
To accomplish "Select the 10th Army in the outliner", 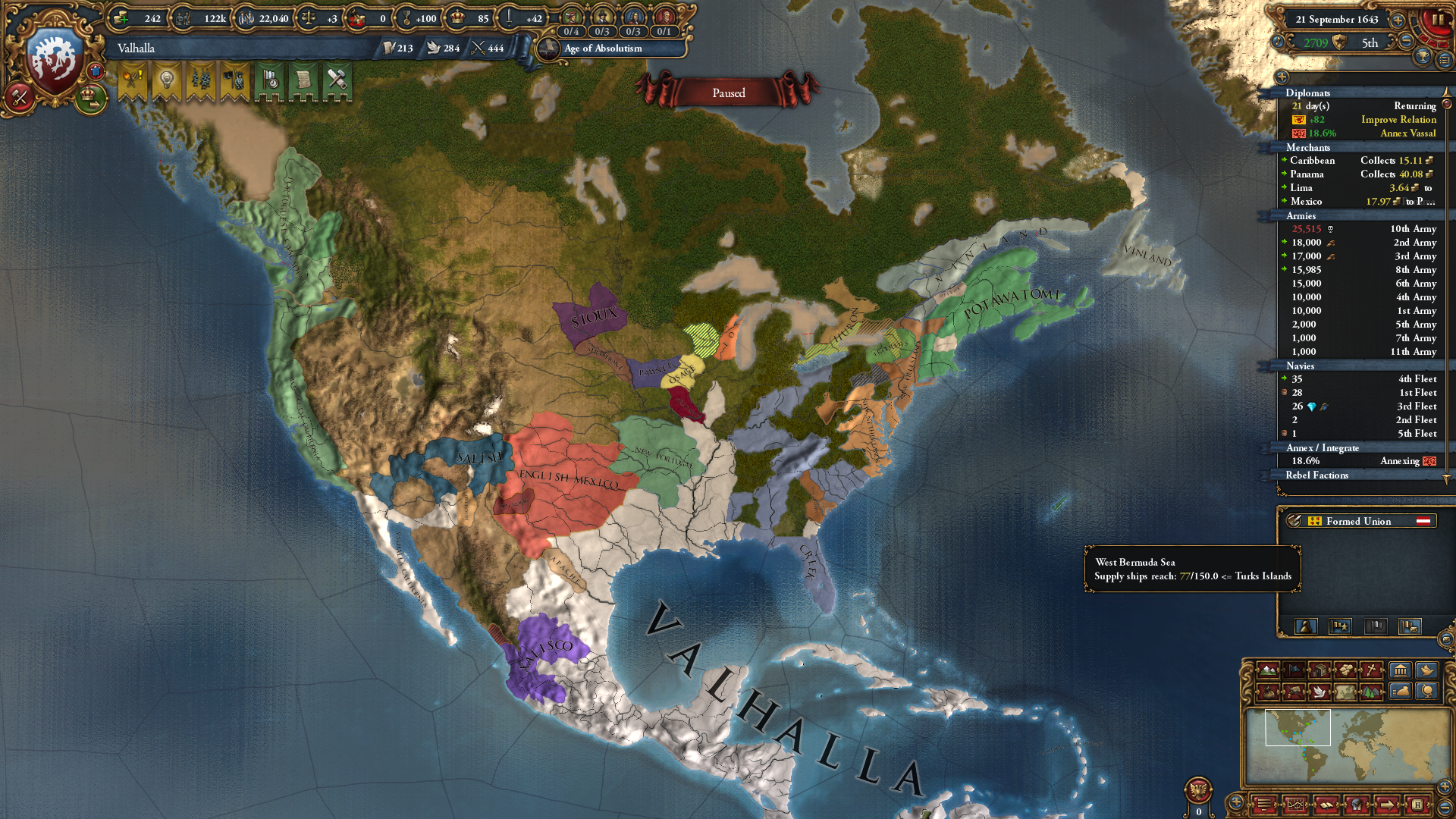I will point(1413,229).
